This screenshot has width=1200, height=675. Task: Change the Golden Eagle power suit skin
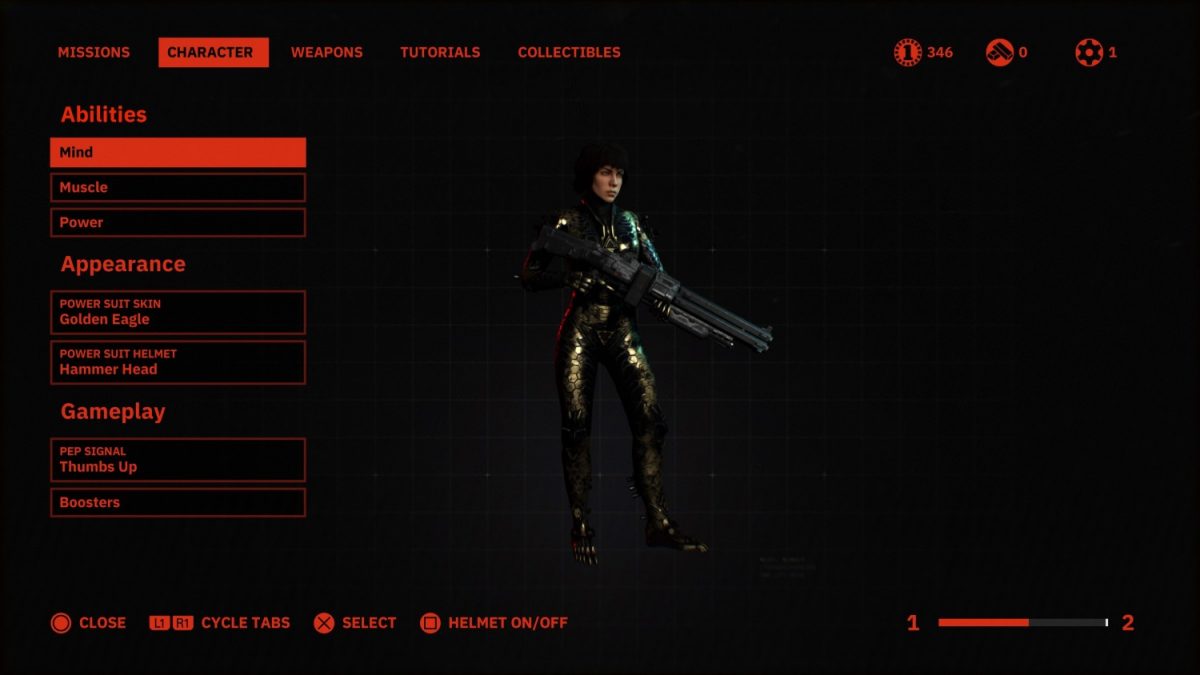(178, 312)
